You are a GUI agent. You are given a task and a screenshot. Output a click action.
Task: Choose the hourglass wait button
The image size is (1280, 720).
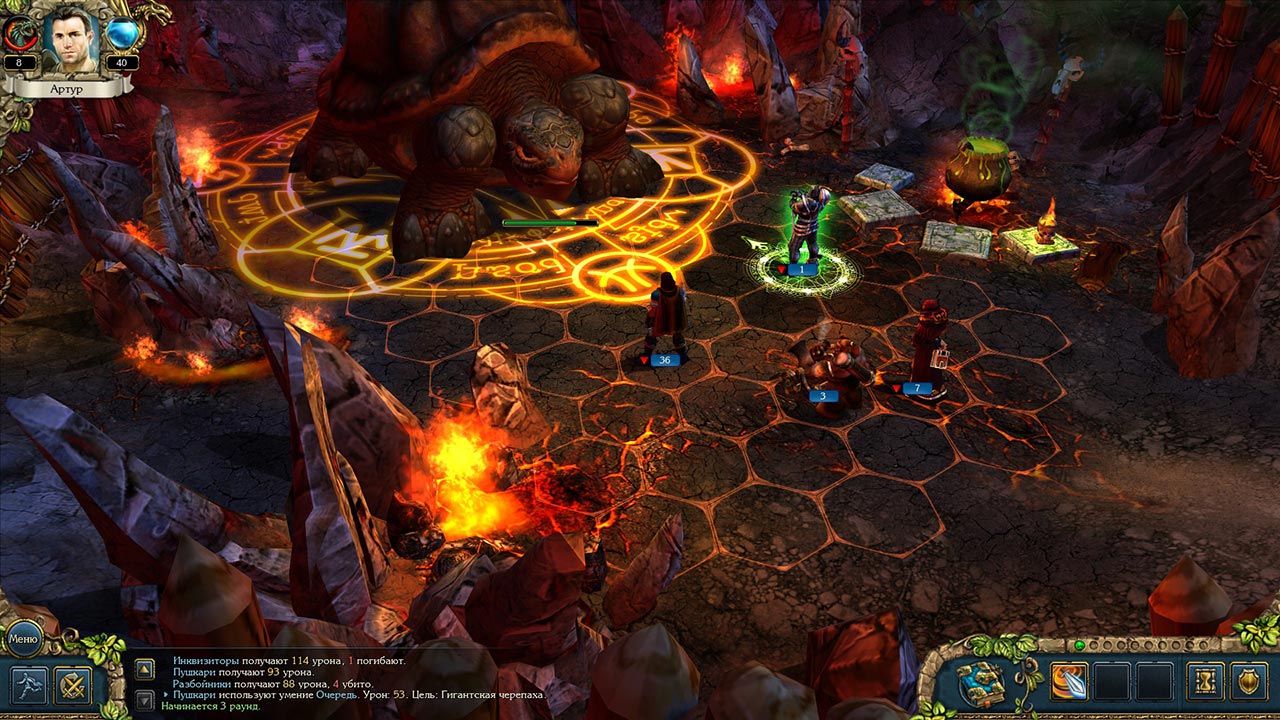point(1205,682)
